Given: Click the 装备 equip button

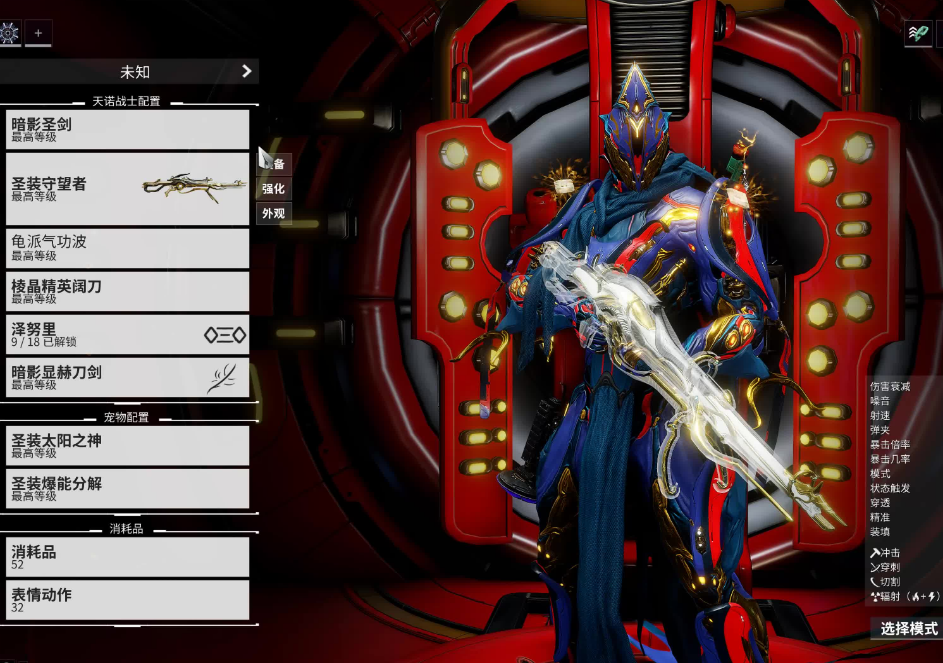Looking at the screenshot, I should pos(276,163).
